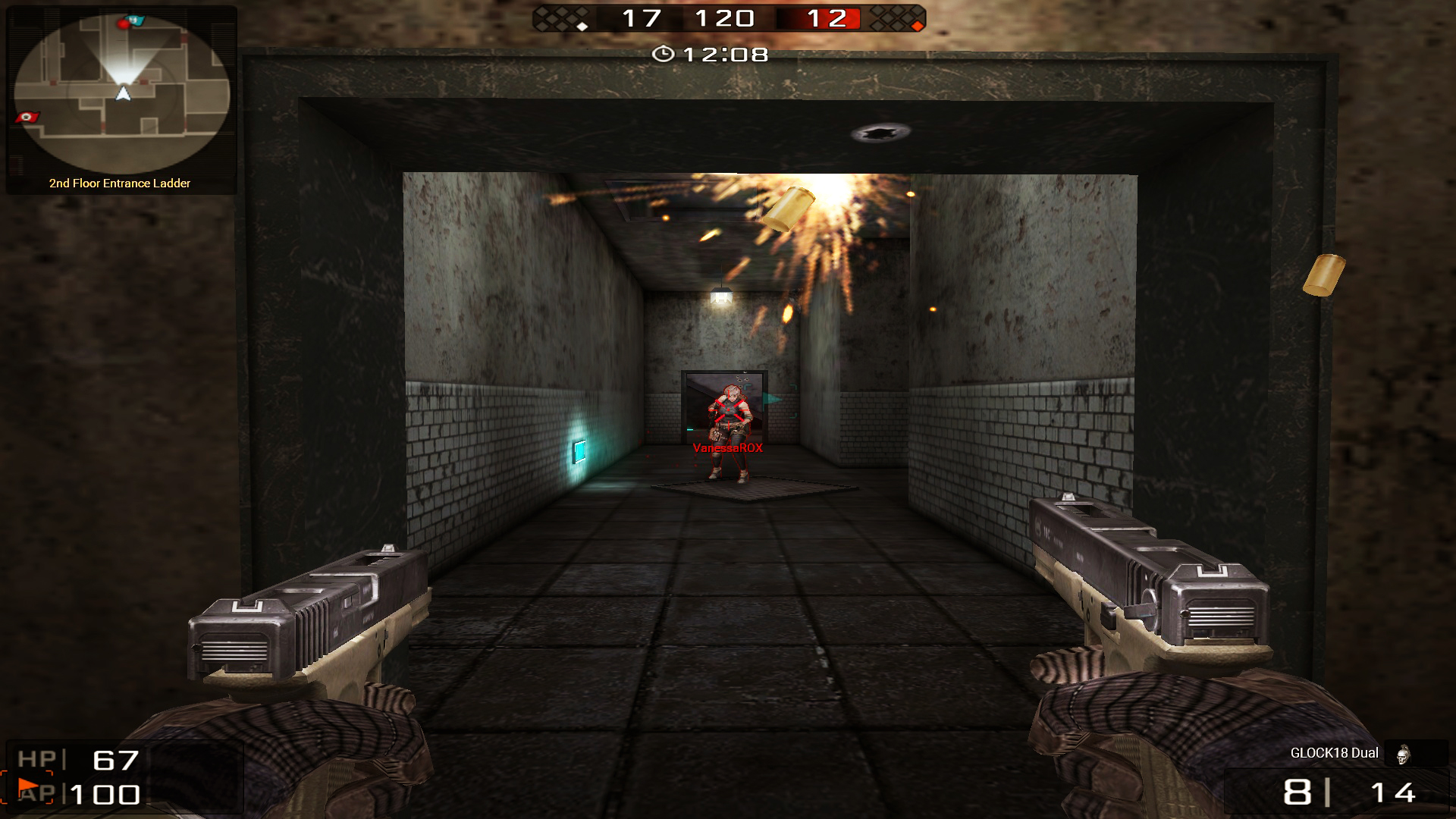The image size is (1456, 819).
Task: Click the orange flag icon near AP
Action: pos(28,786)
